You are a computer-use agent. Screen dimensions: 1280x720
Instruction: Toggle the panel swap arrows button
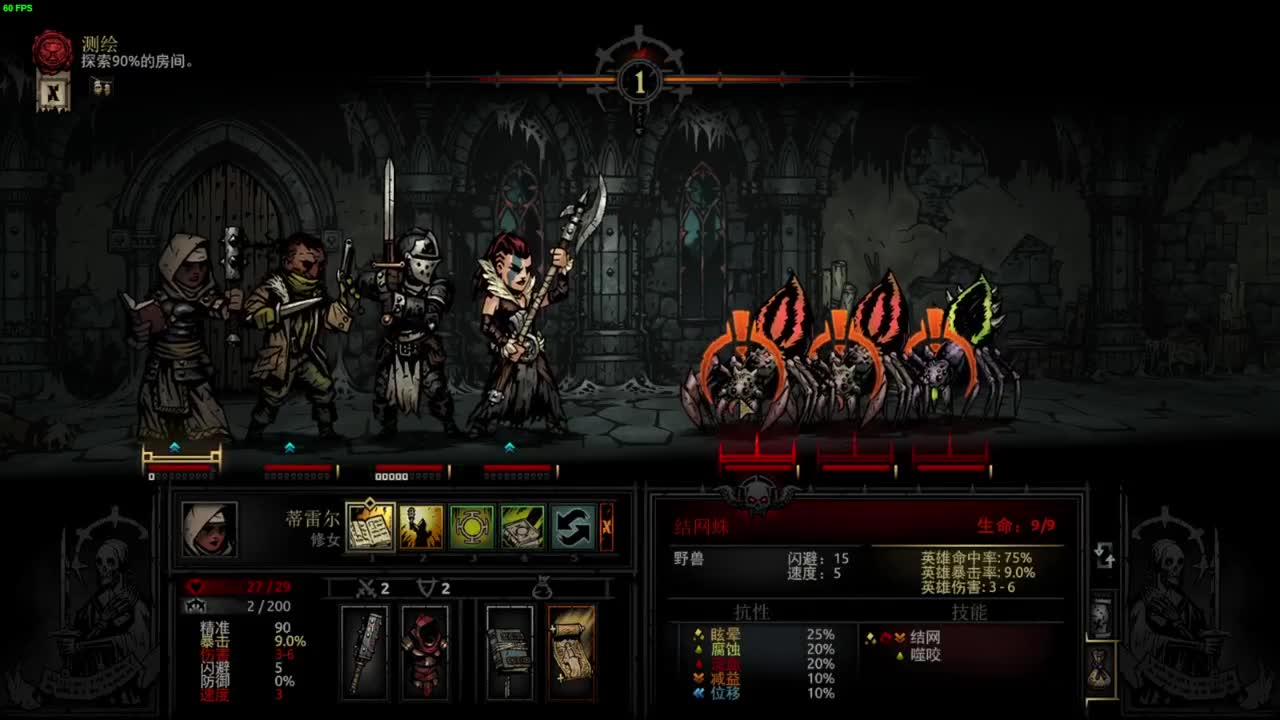click(1104, 555)
